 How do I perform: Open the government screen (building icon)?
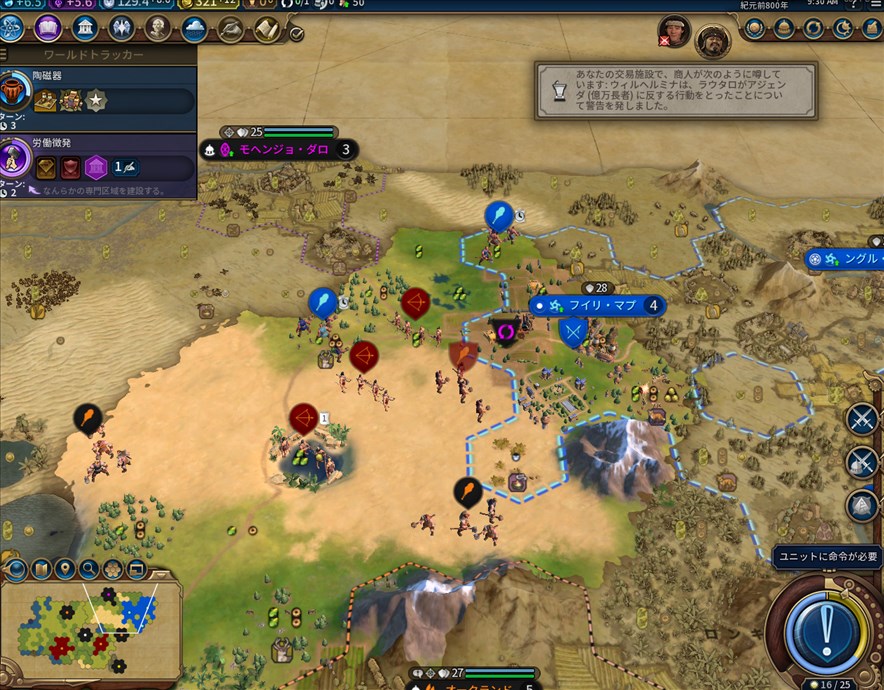tap(84, 28)
